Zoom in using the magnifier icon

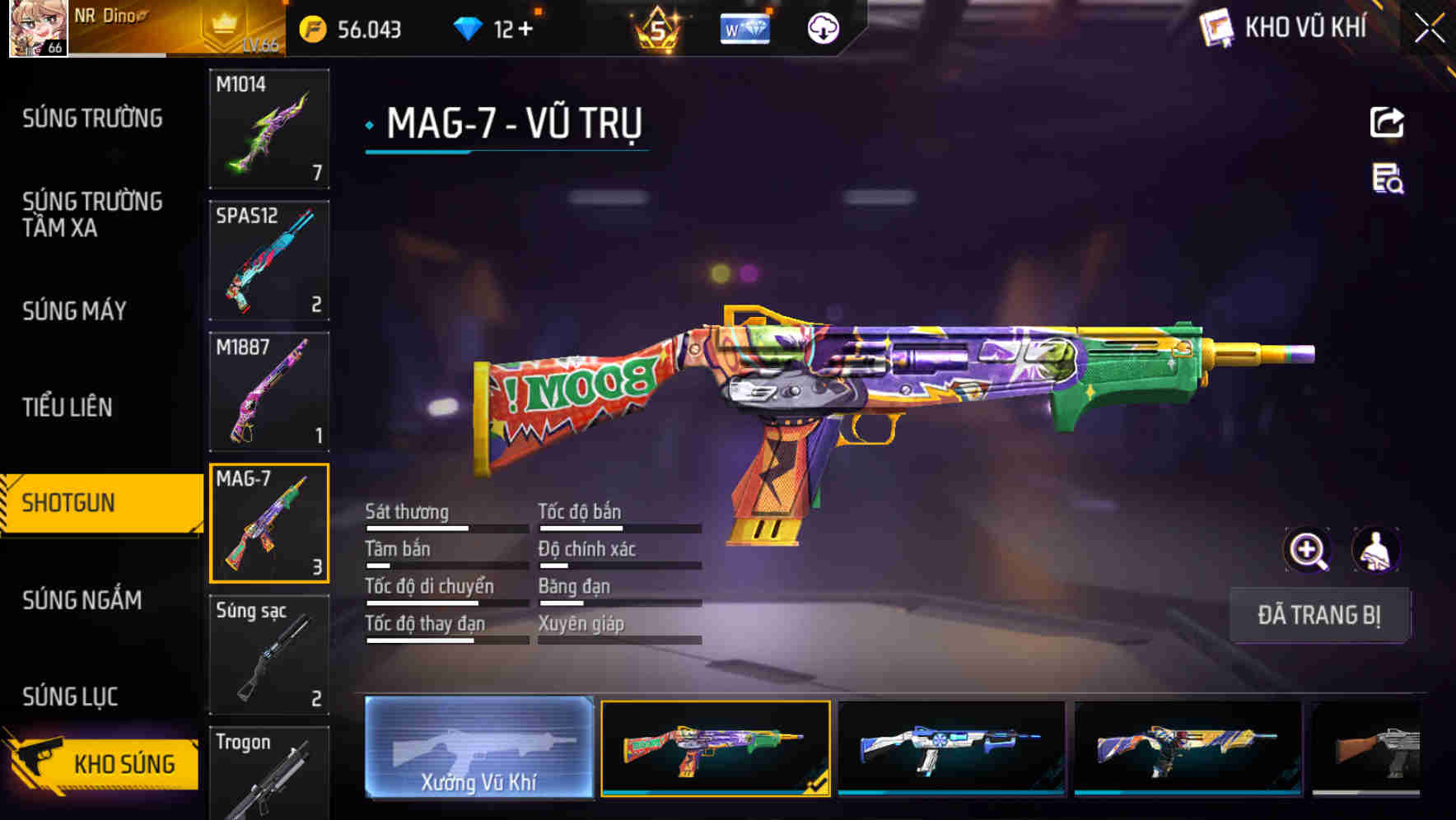point(1306,549)
